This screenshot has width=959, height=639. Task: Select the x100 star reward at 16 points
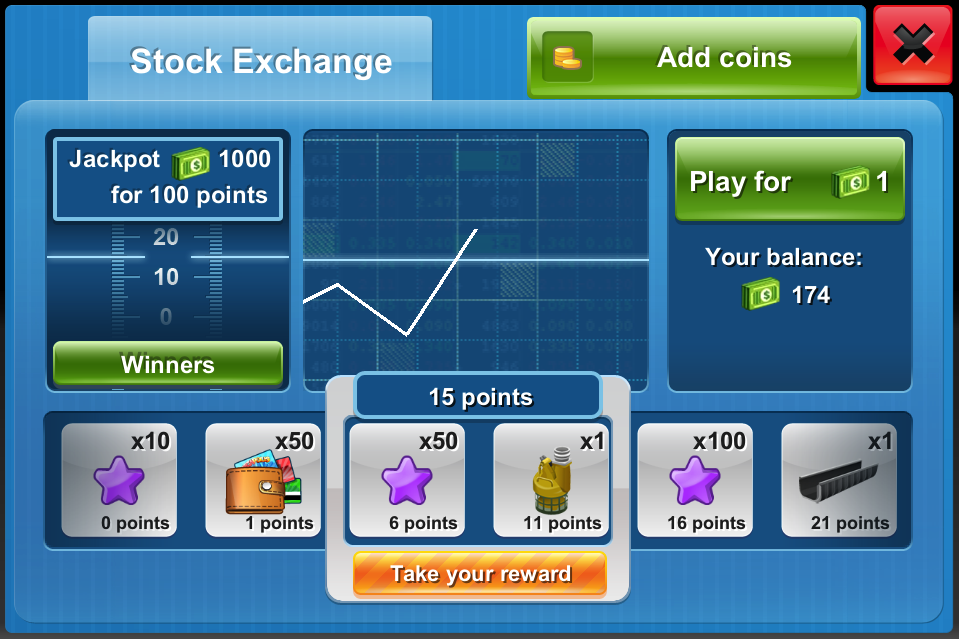[695, 480]
